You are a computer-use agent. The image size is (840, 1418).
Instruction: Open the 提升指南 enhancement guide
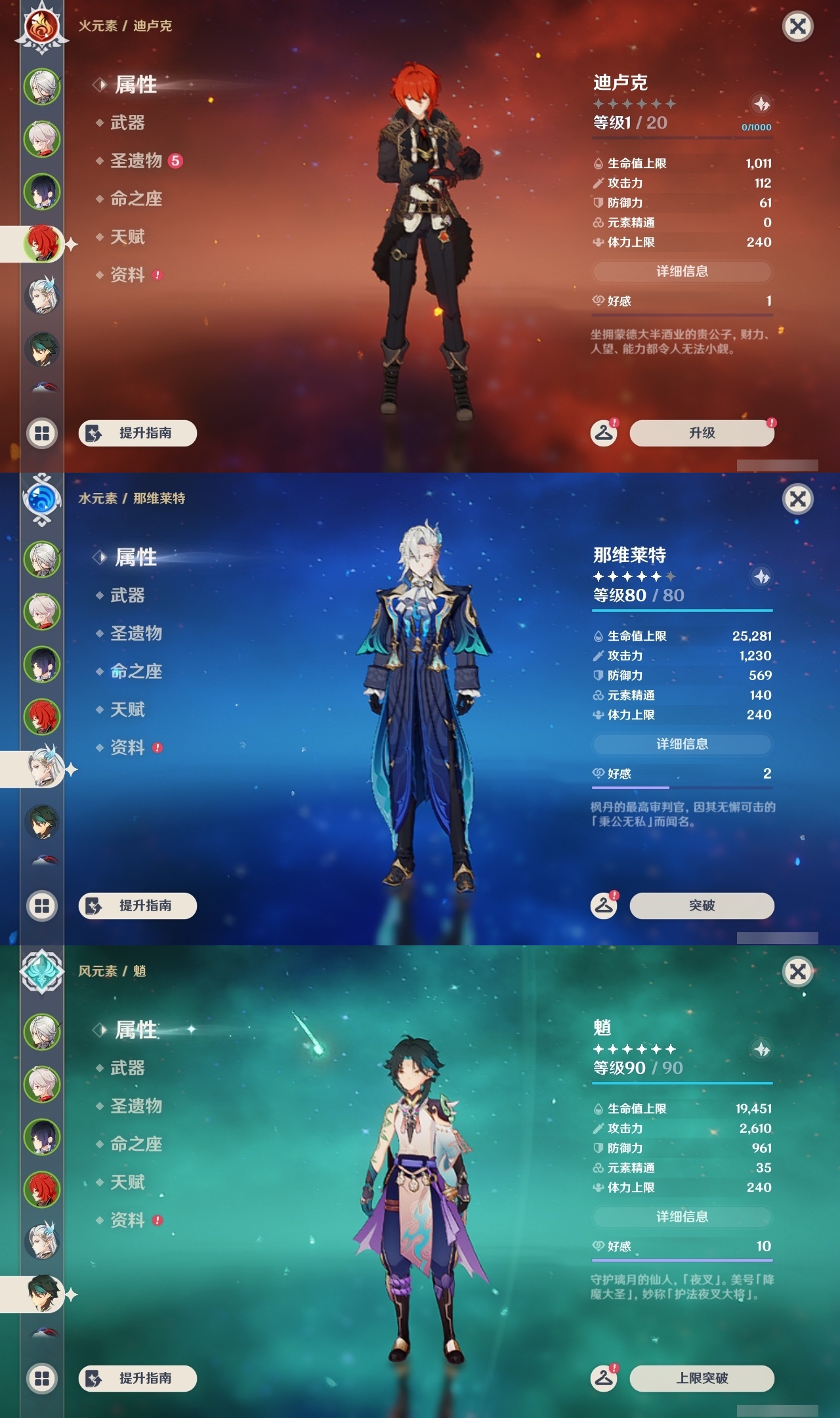[x=136, y=433]
